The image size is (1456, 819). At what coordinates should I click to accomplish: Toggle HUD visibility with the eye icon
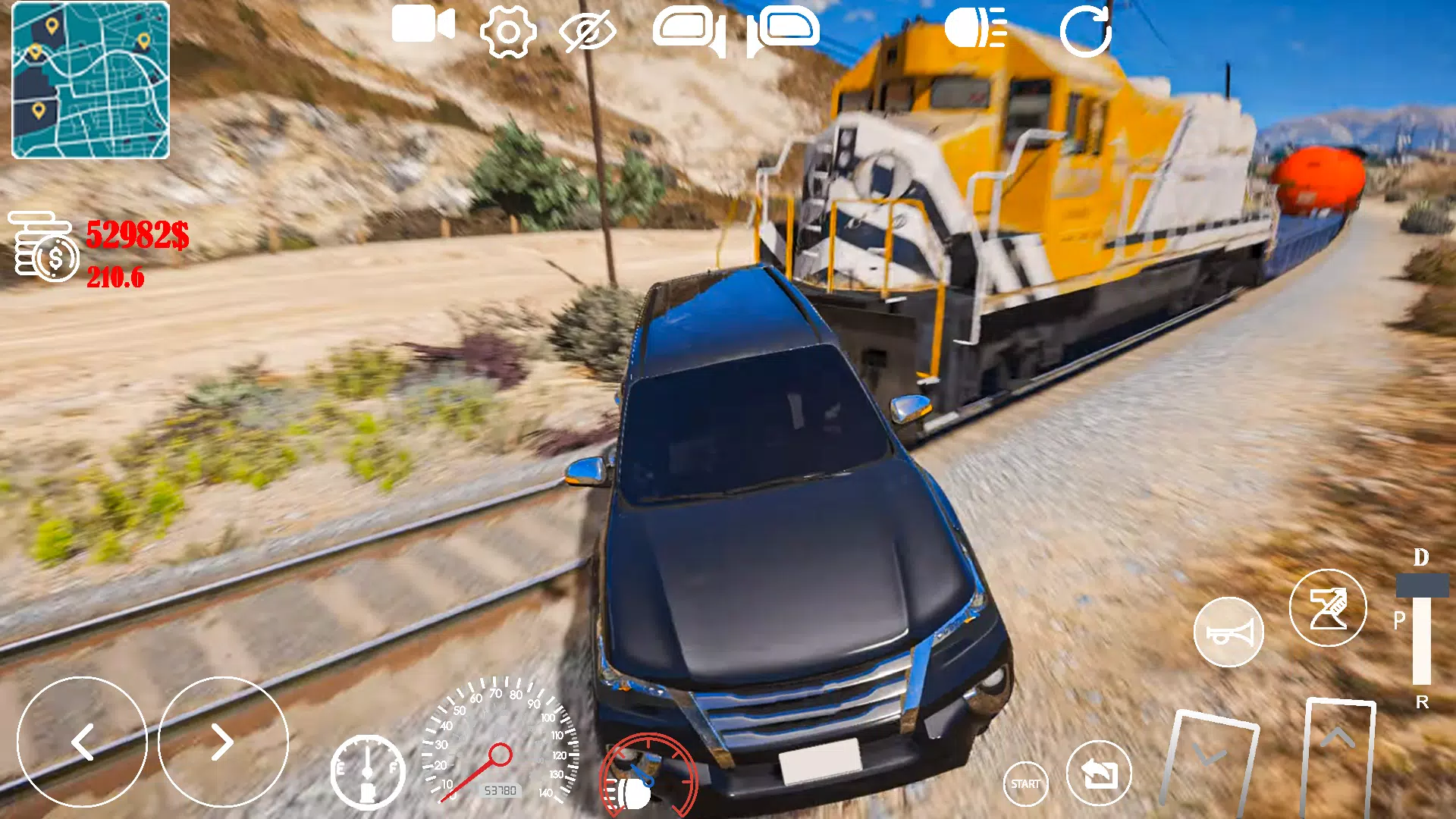pyautogui.click(x=588, y=32)
